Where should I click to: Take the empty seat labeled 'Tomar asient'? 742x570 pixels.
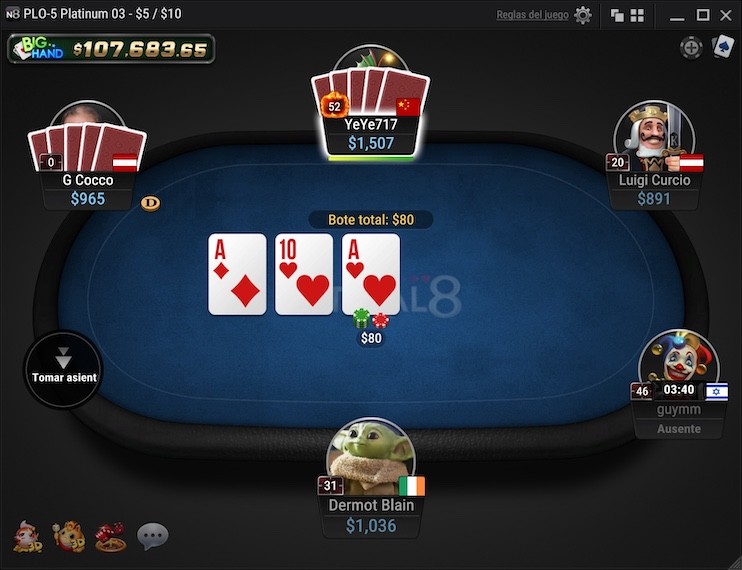63,369
